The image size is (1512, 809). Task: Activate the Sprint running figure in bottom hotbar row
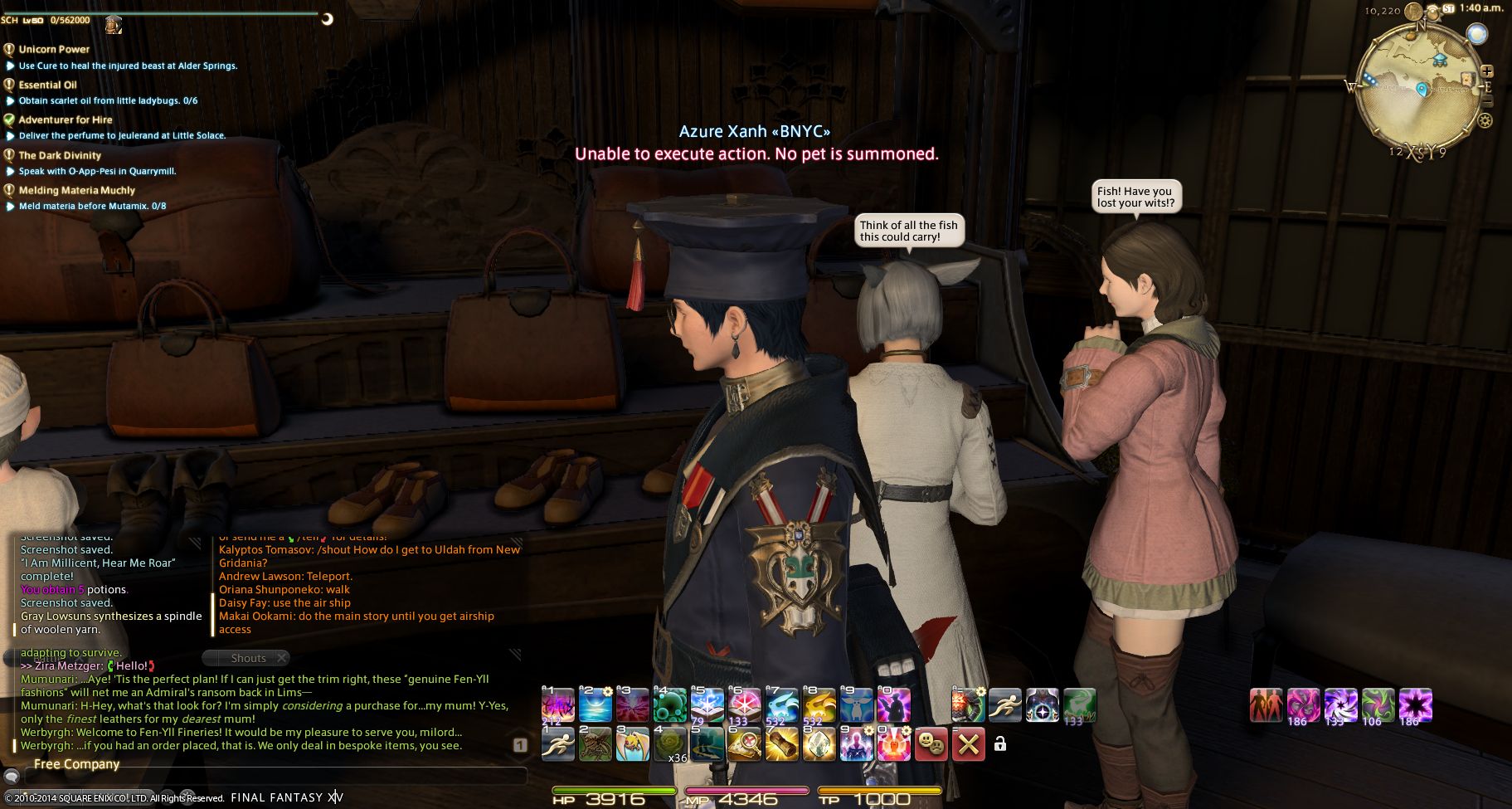[557, 744]
